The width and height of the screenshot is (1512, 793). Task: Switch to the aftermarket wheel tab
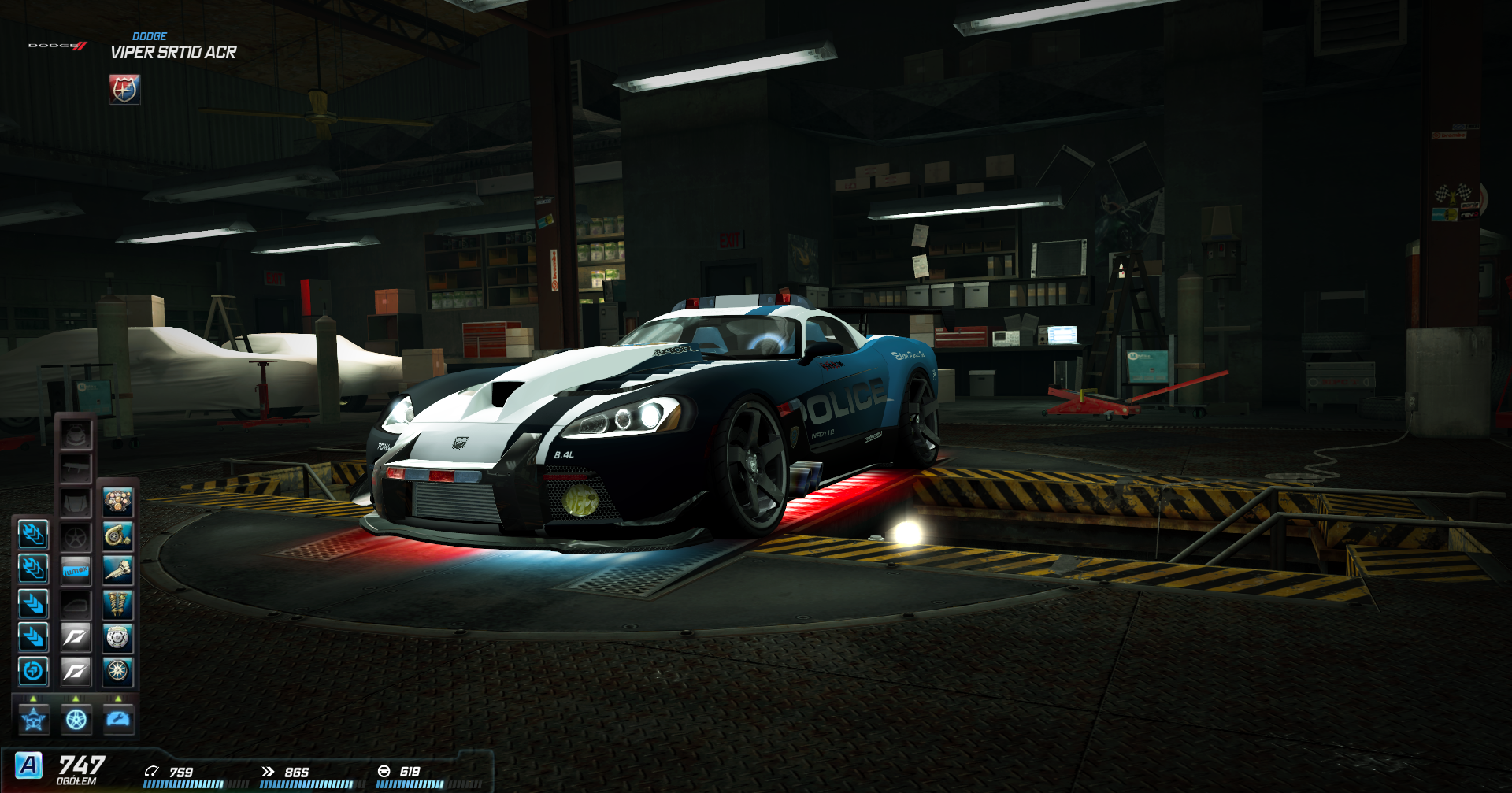pos(76,719)
